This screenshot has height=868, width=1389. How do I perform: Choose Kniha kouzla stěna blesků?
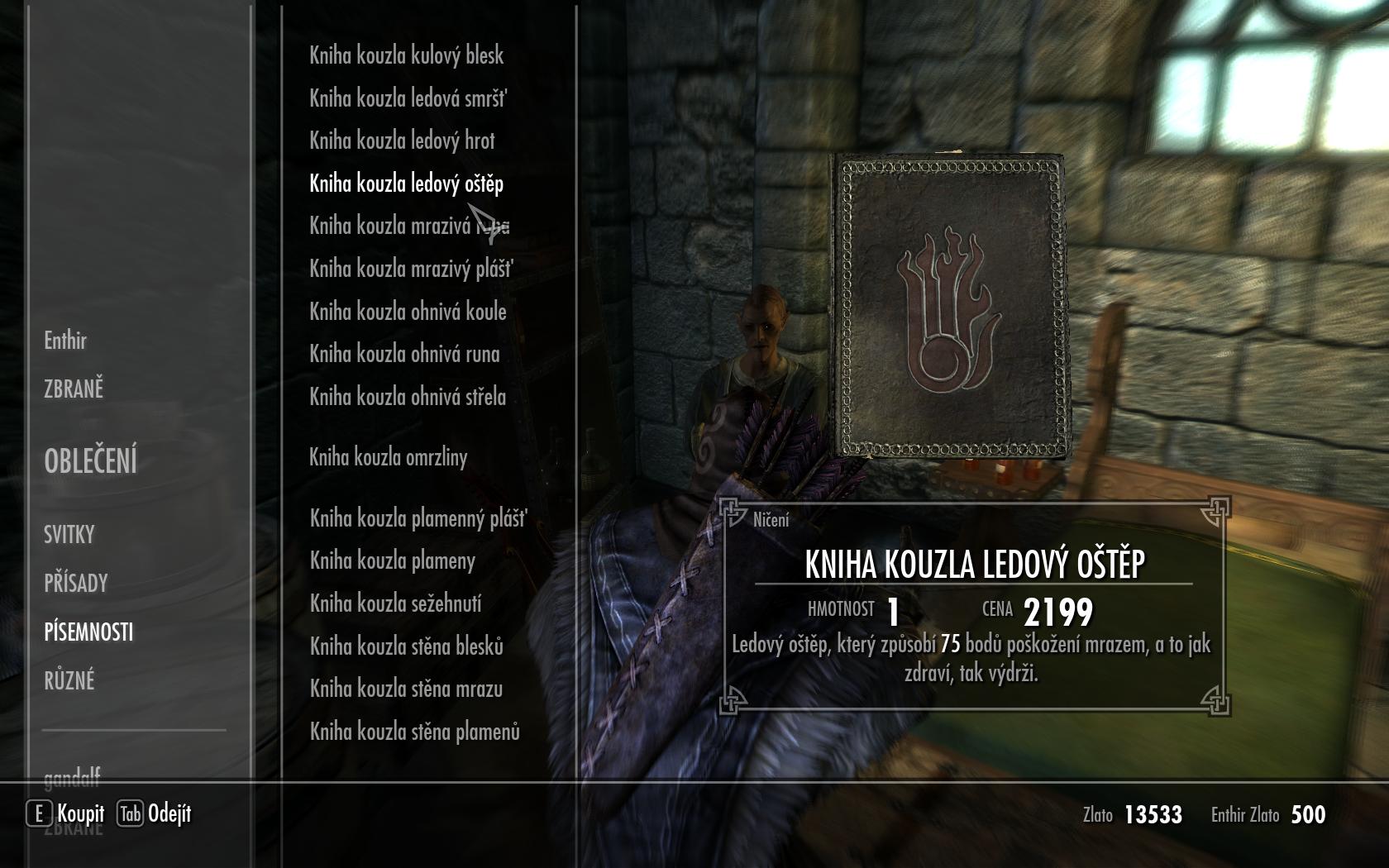[406, 646]
